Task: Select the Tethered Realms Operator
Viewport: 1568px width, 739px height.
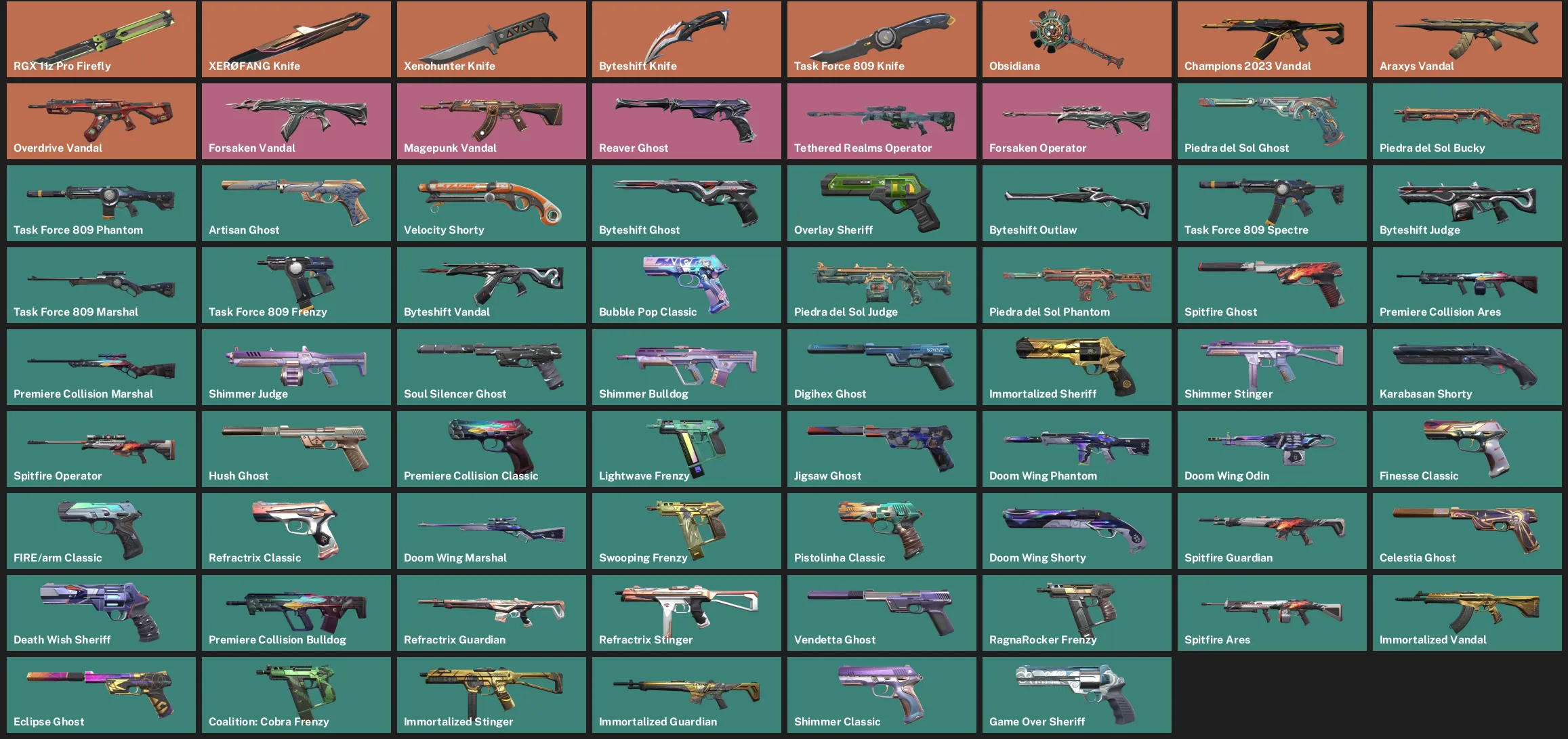Action: [x=881, y=121]
